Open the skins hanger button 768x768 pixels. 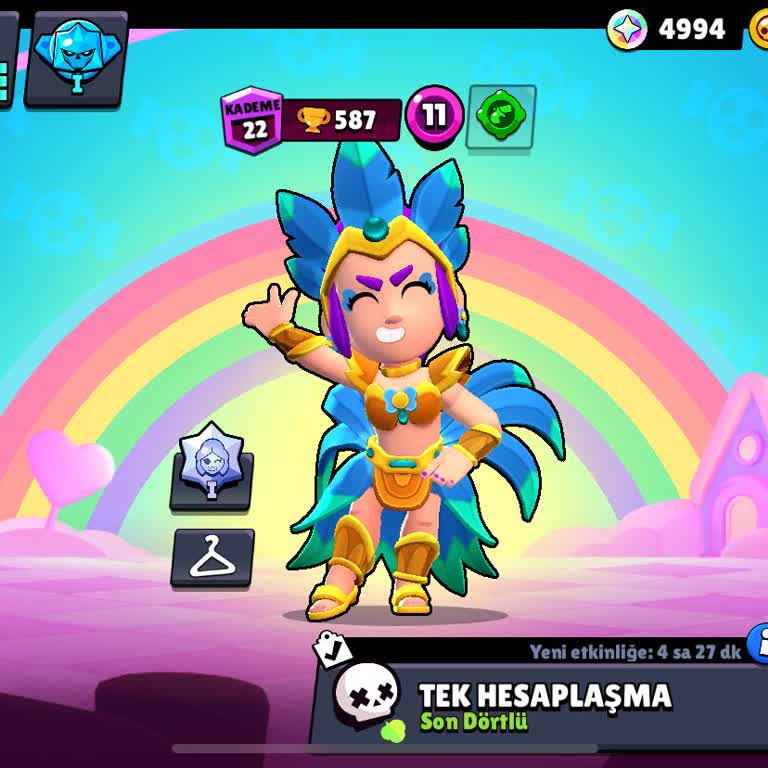click(x=212, y=558)
